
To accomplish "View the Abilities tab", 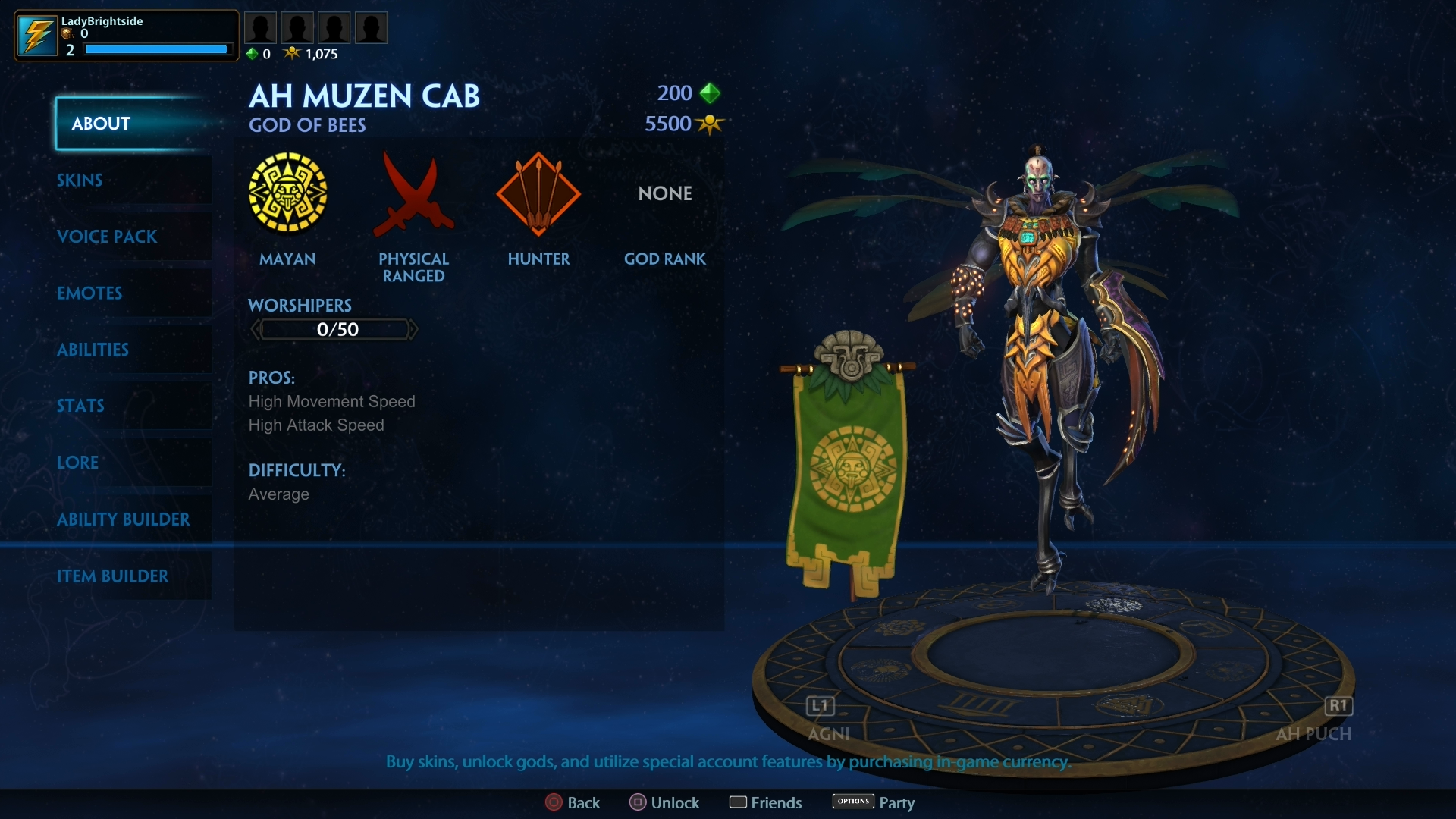I will coord(93,350).
